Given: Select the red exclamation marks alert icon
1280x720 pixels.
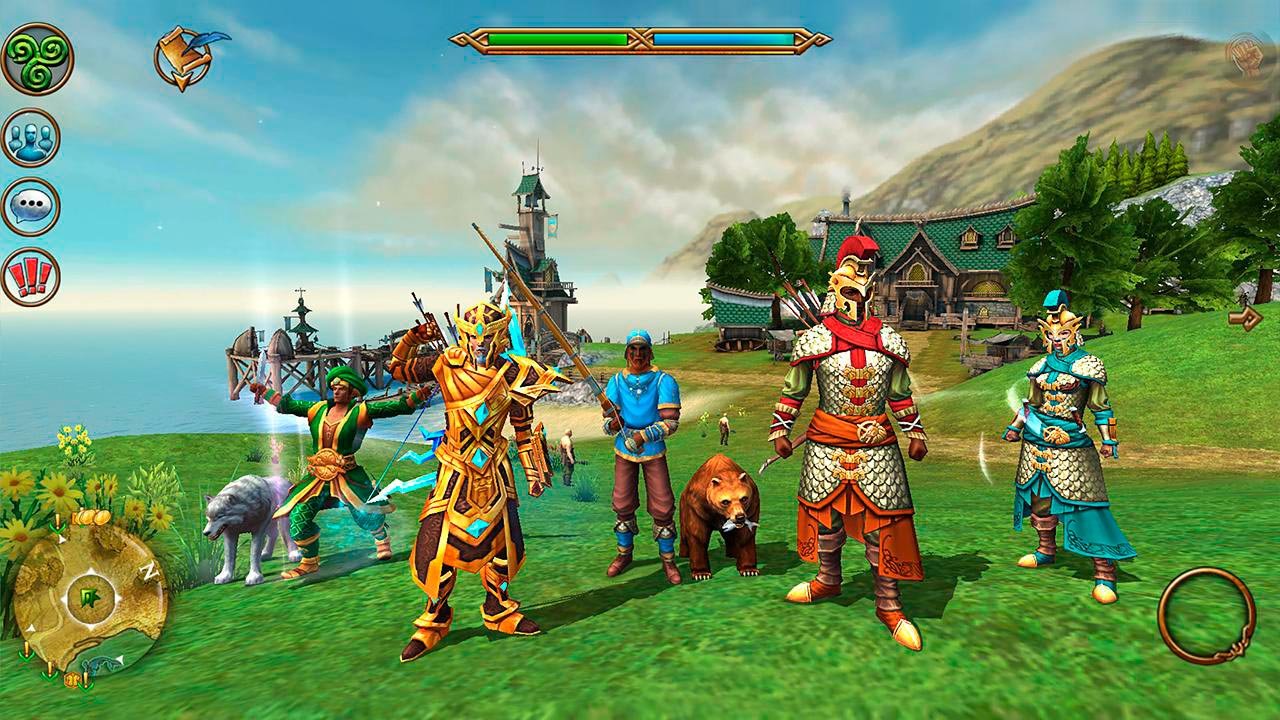Looking at the screenshot, I should click(31, 276).
